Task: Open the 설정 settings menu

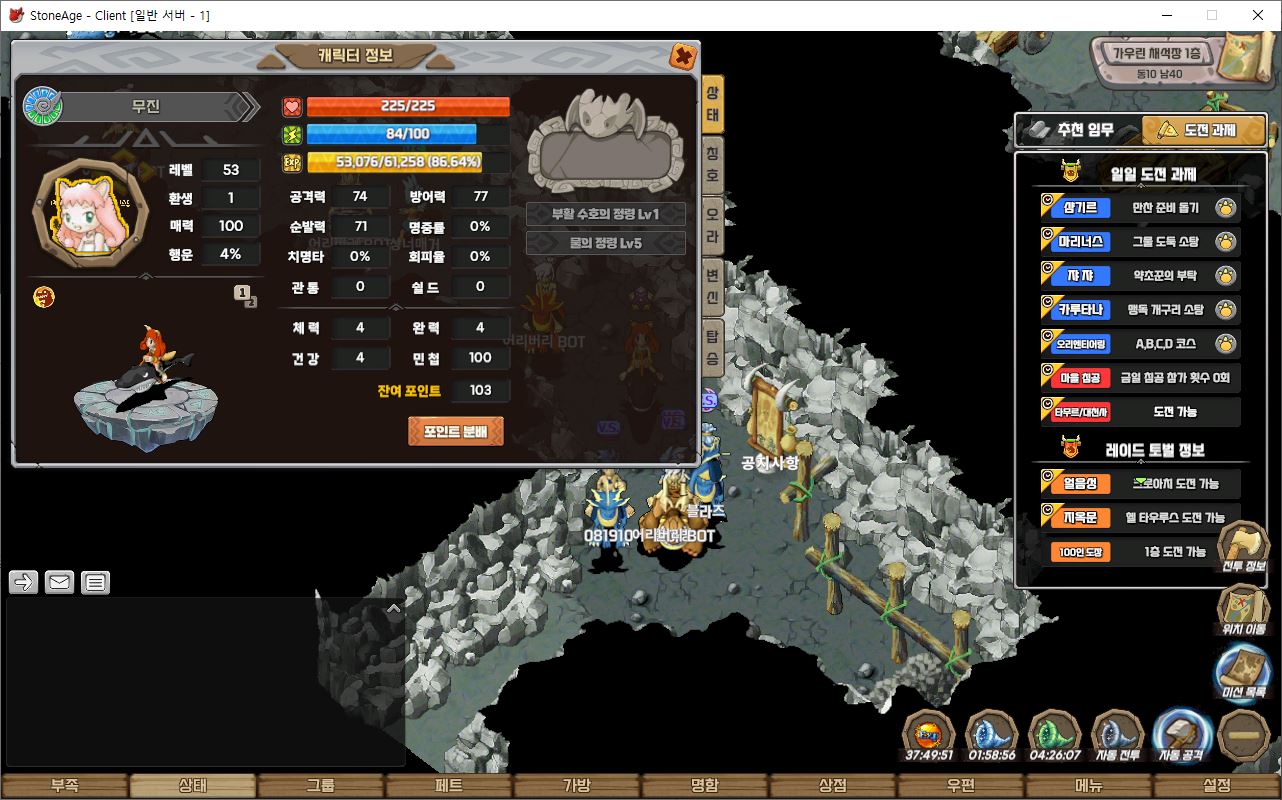Action: coord(1217,786)
